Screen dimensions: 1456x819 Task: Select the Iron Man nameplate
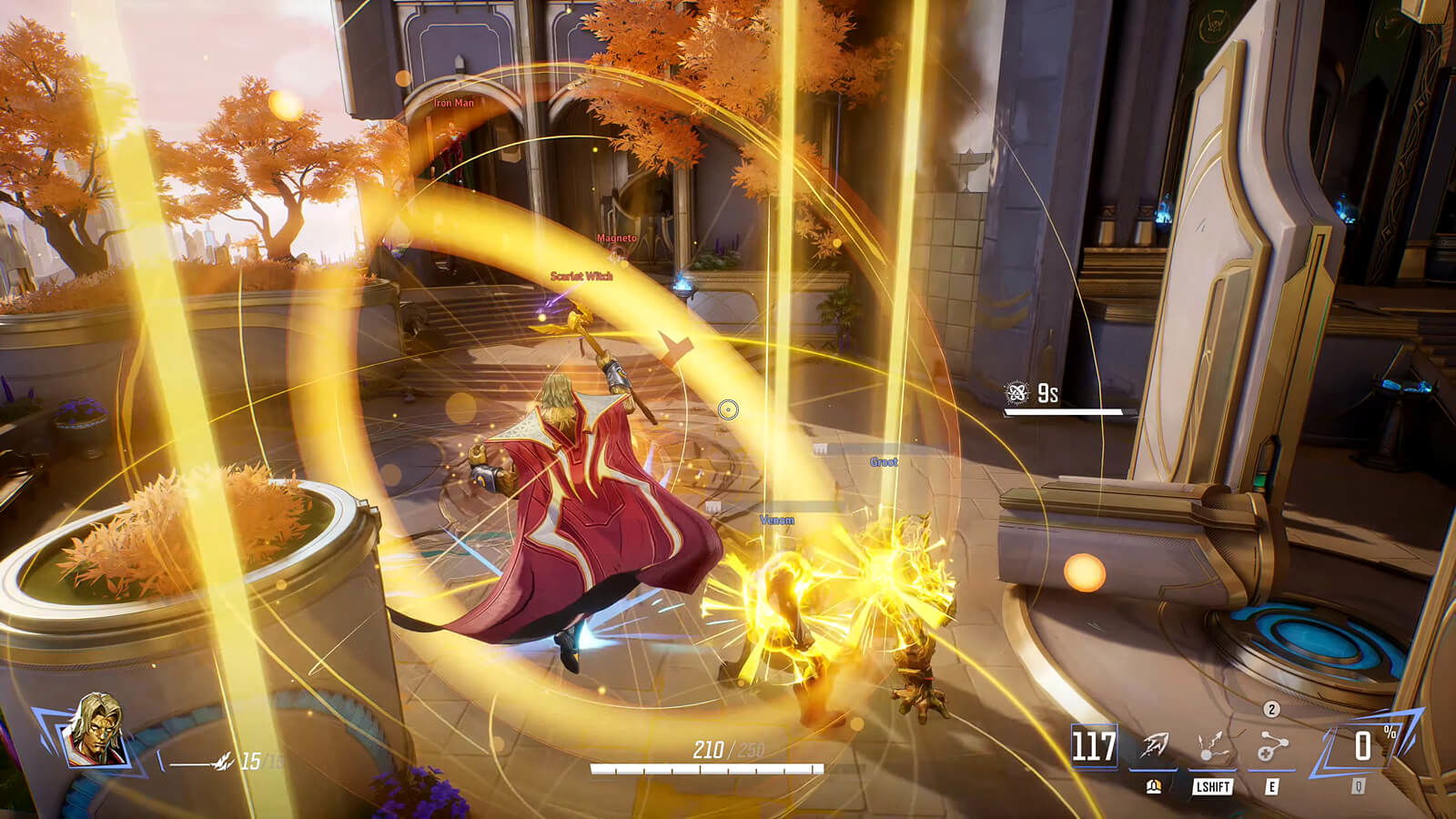453,103
